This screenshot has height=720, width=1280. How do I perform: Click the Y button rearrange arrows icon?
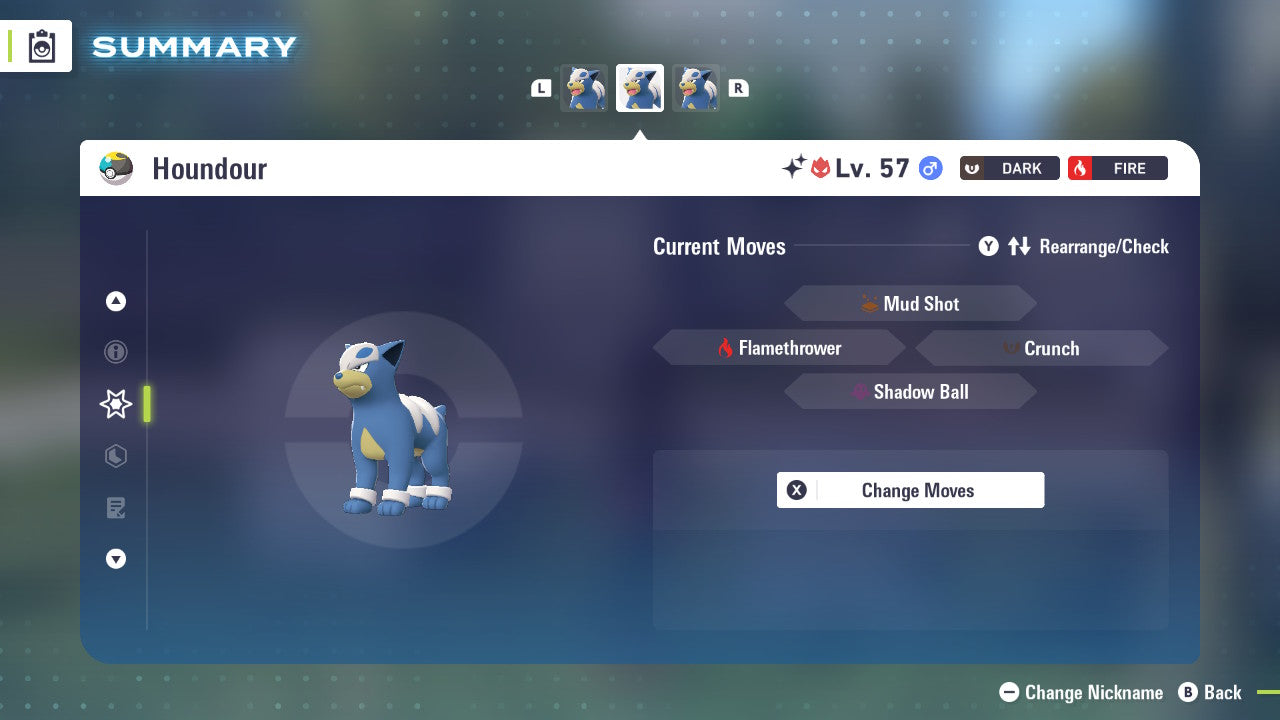pyautogui.click(x=1019, y=246)
